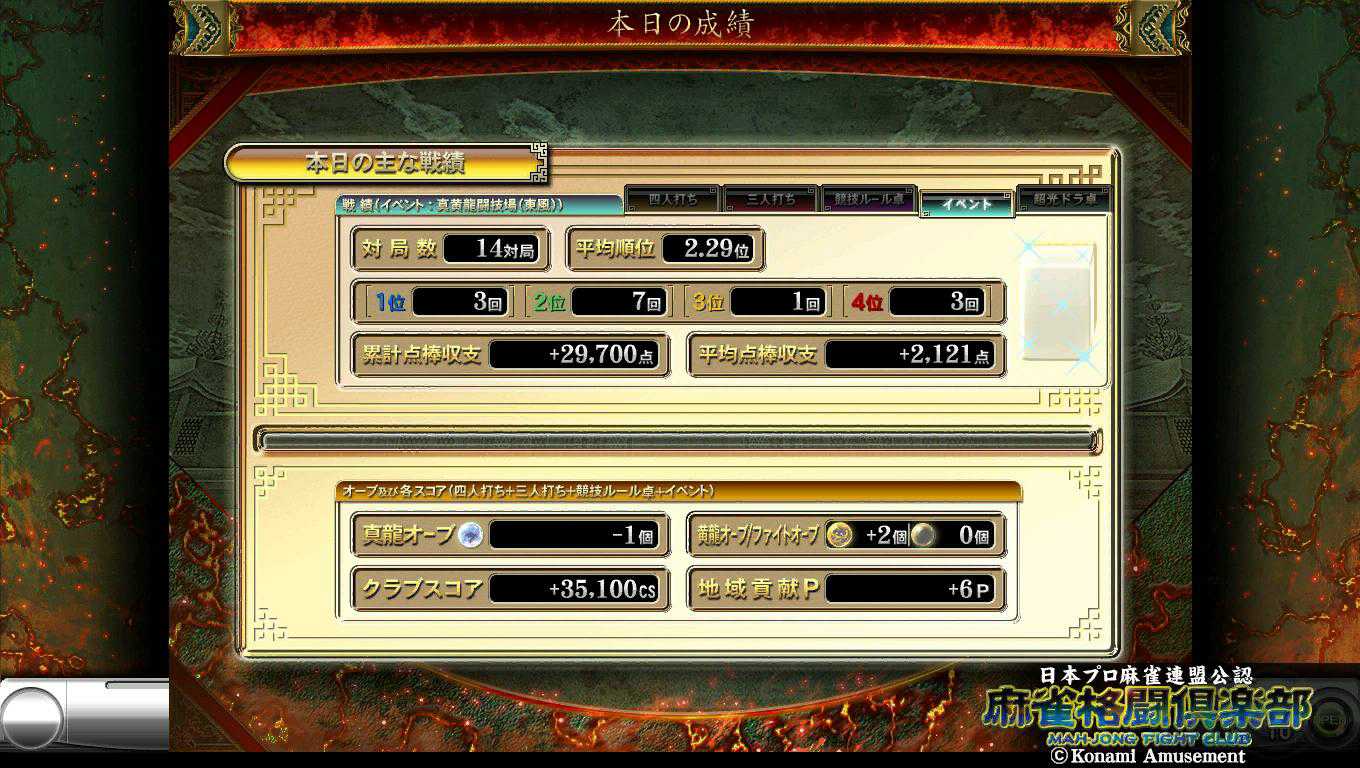View the 超光ドラ卓 tab
Image resolution: width=1360 pixels, height=768 pixels.
point(1064,199)
